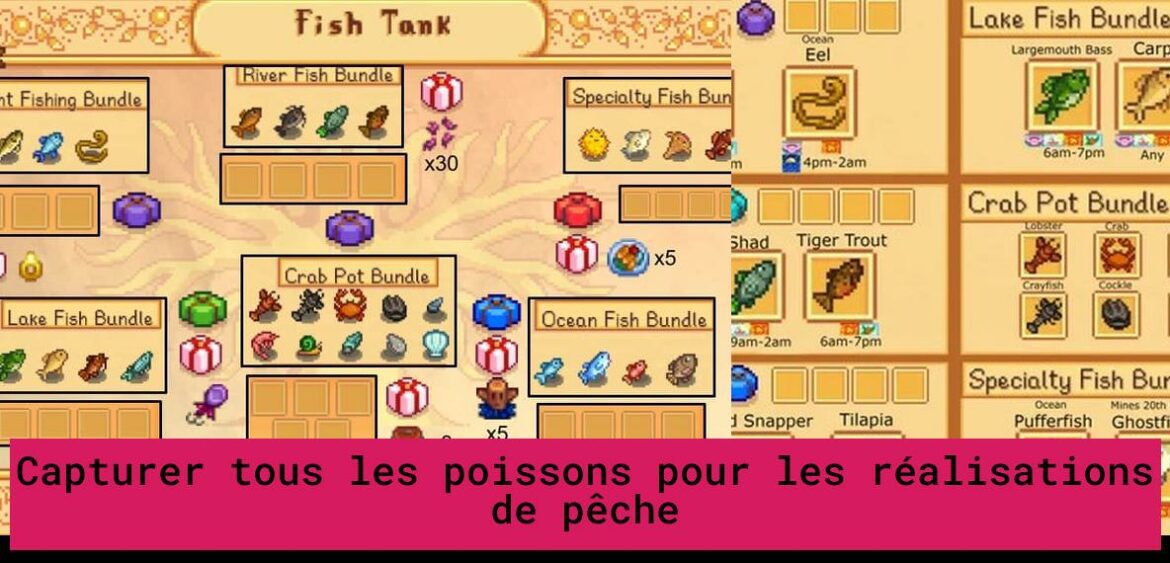Click the Fish Tank title banner
This screenshot has height=563, width=1170.
click(x=370, y=25)
